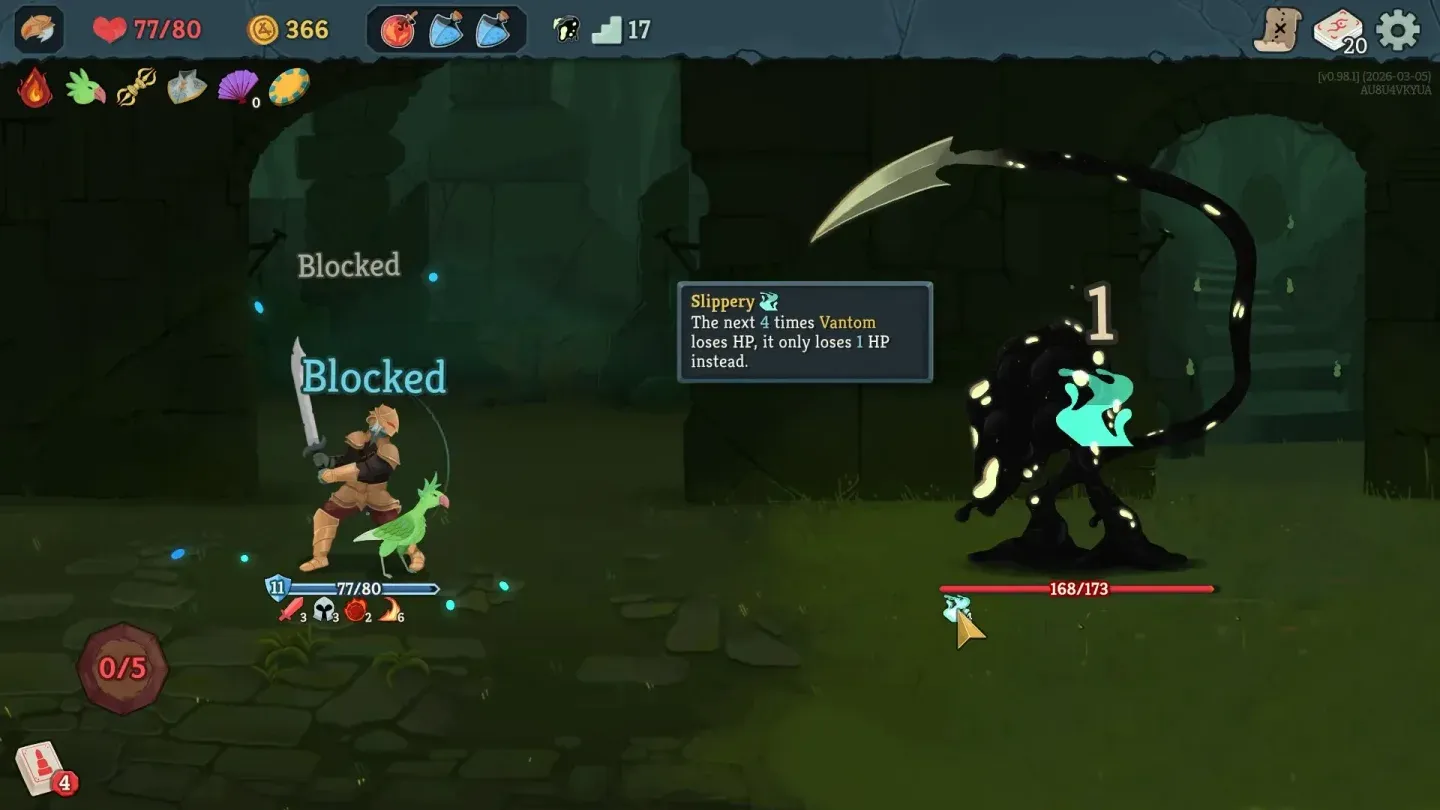The width and height of the screenshot is (1440, 810).
Task: Click the character portrait in the top bar
Action: click(x=39, y=29)
